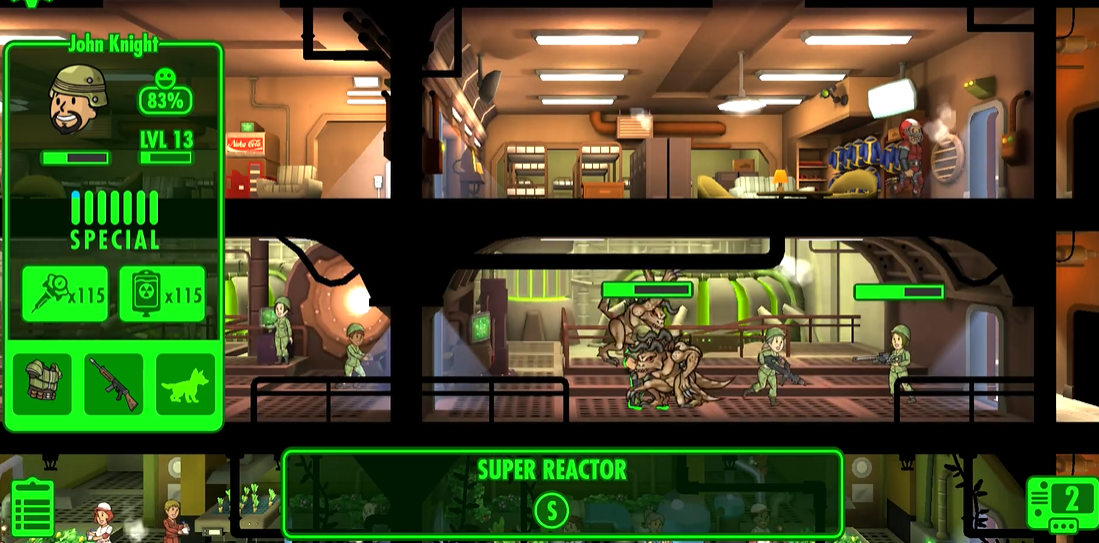1099x543 pixels.
Task: Show John Knight's SPECIAL stats
Action: pyautogui.click(x=114, y=220)
